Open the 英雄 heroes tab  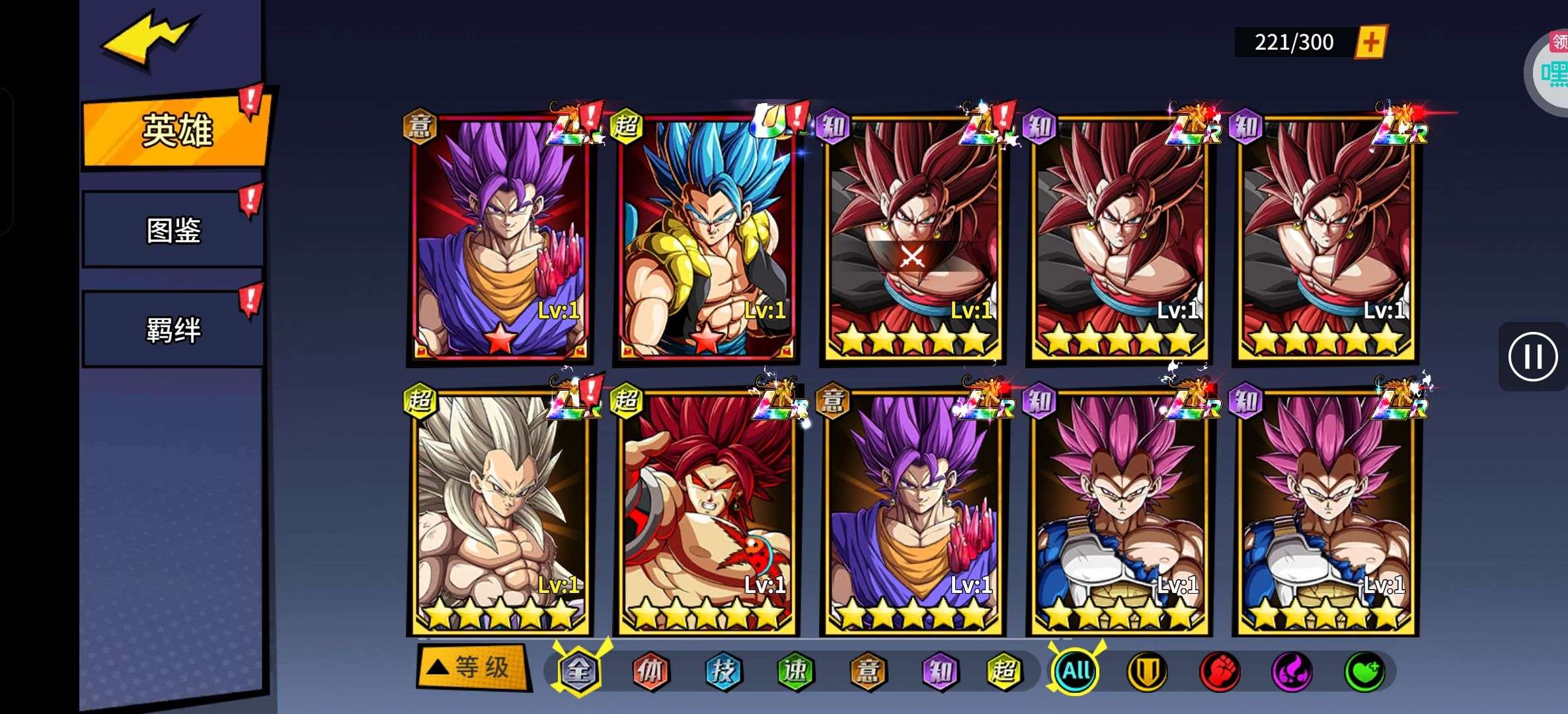(176, 130)
